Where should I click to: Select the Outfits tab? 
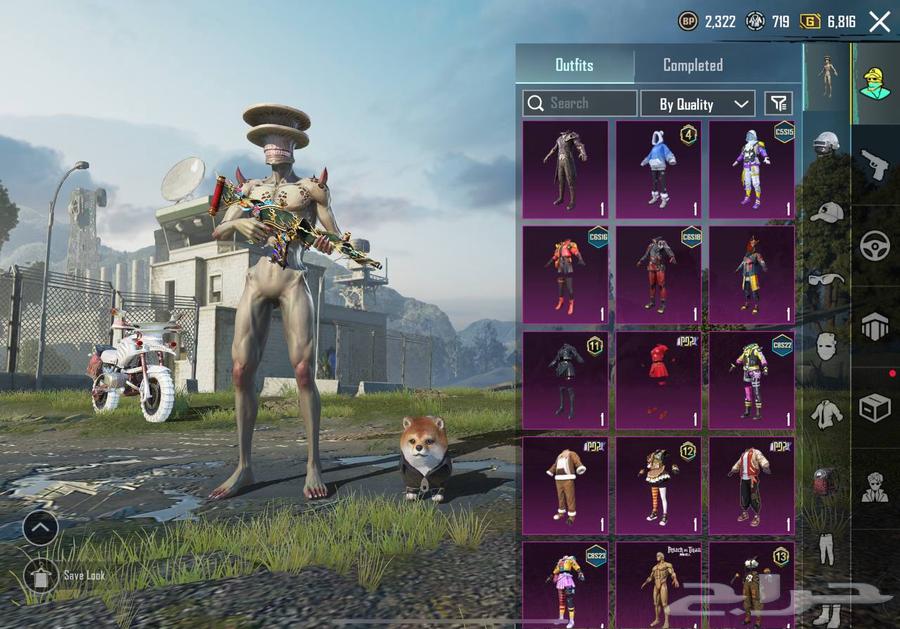(574, 65)
